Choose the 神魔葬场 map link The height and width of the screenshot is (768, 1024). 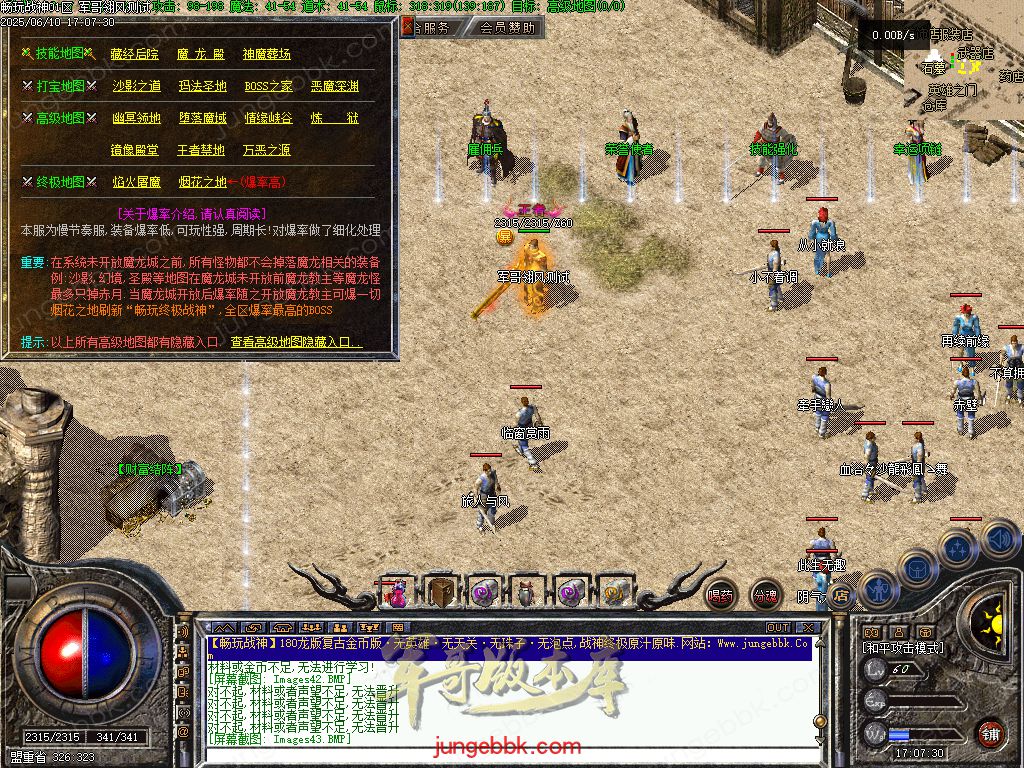[x=266, y=54]
